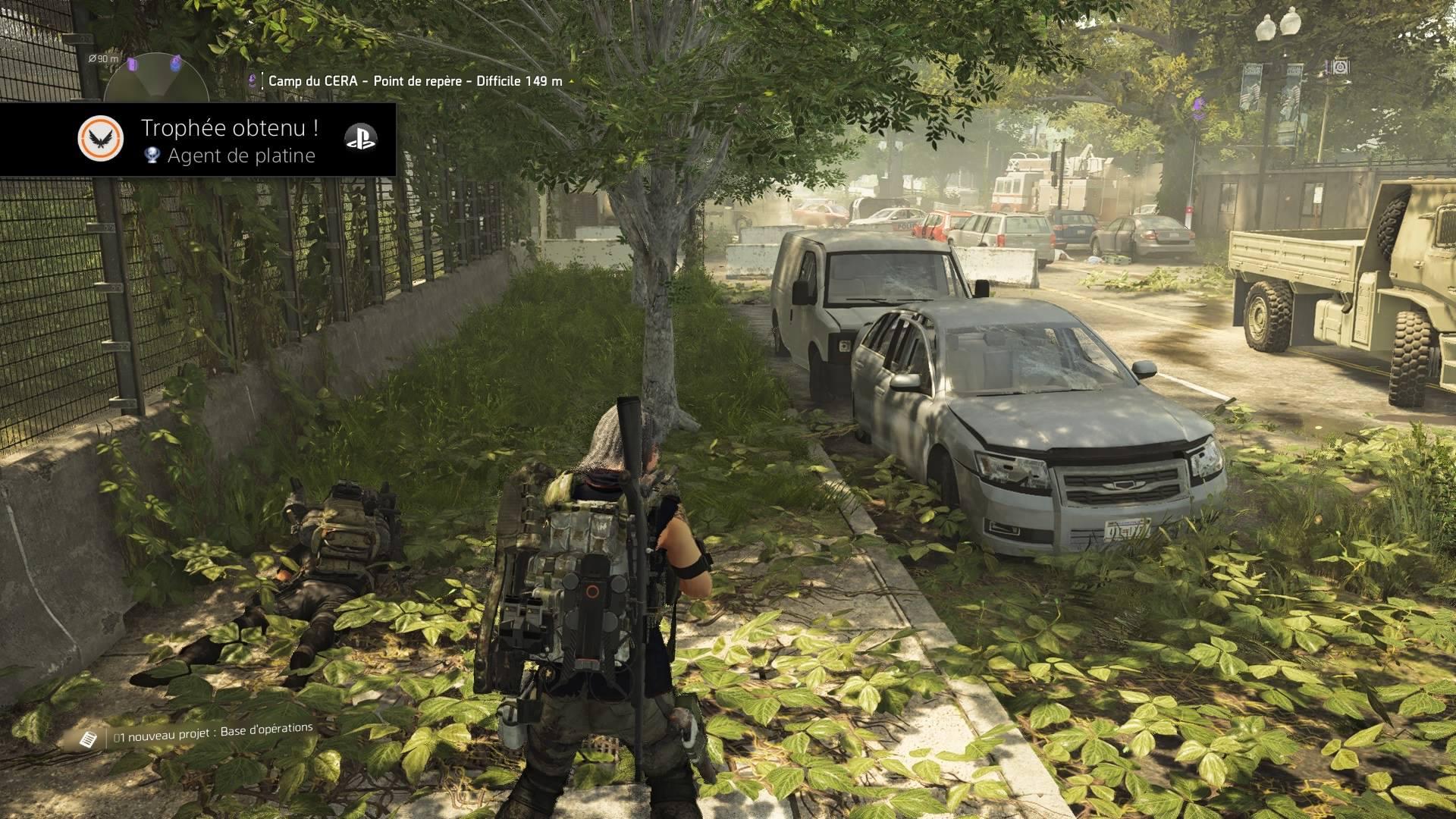Click the PlayStation logo on the trophy popup
Viewport: 1456px width, 819px height.
360,136
